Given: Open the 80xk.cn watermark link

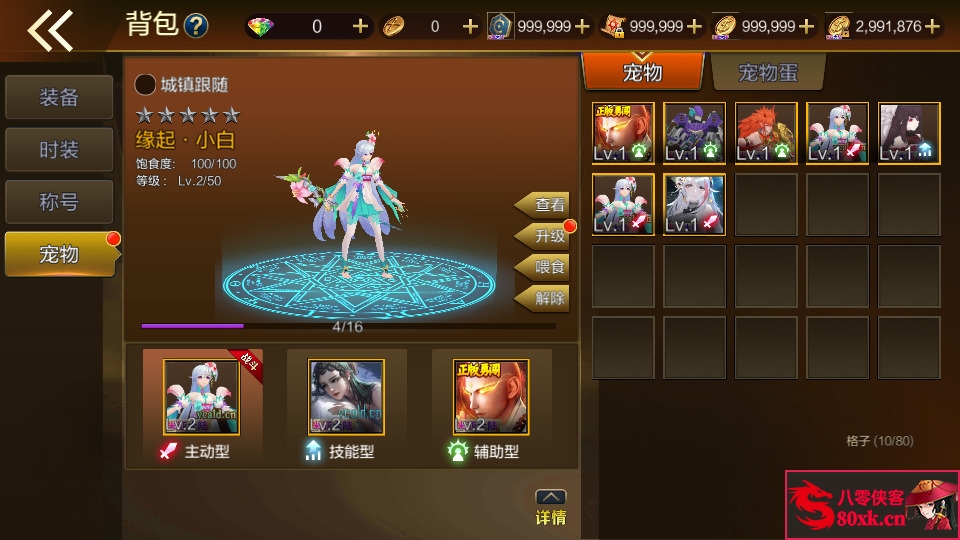Looking at the screenshot, I should 871,505.
